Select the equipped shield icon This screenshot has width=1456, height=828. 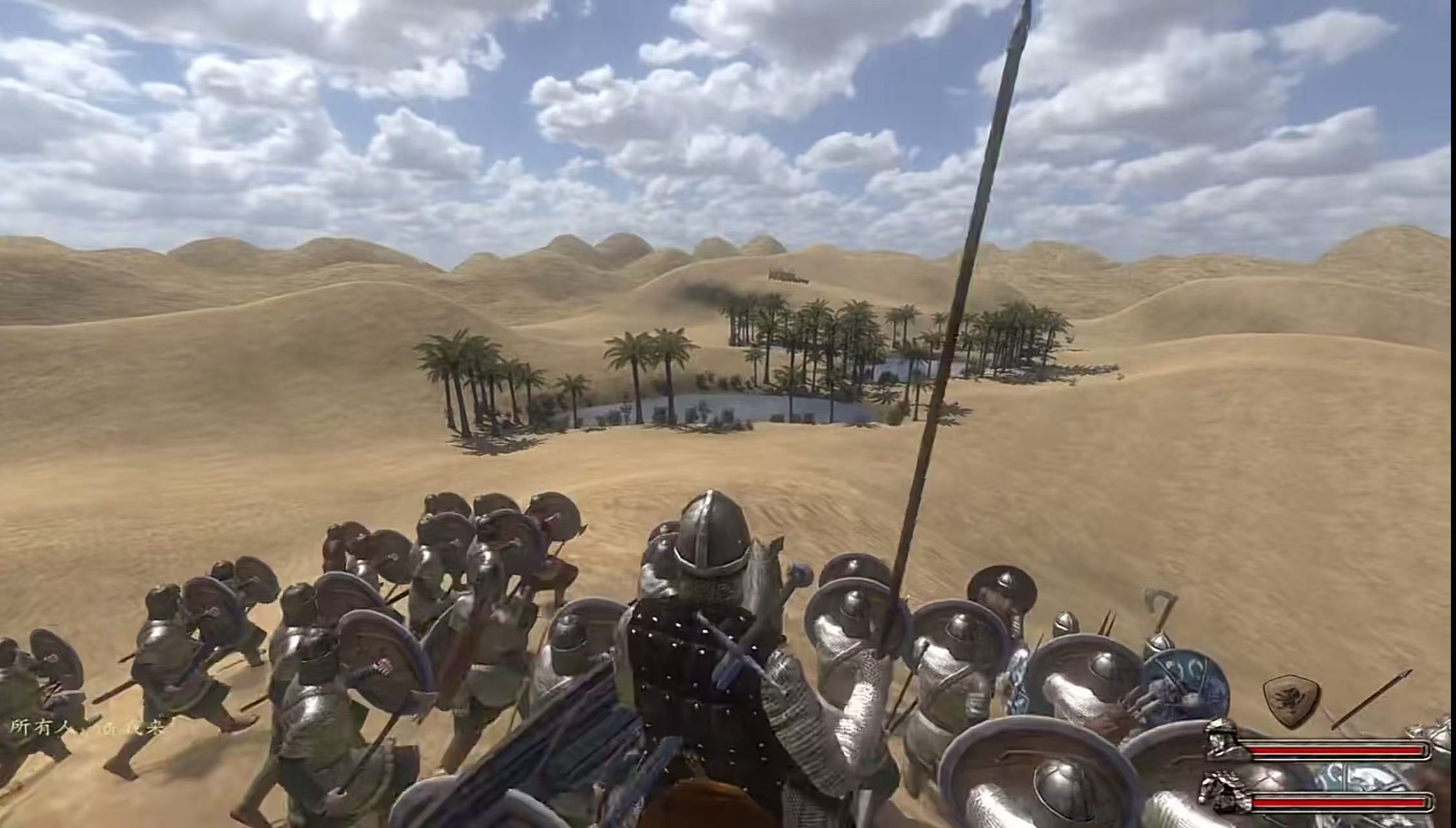(1292, 701)
